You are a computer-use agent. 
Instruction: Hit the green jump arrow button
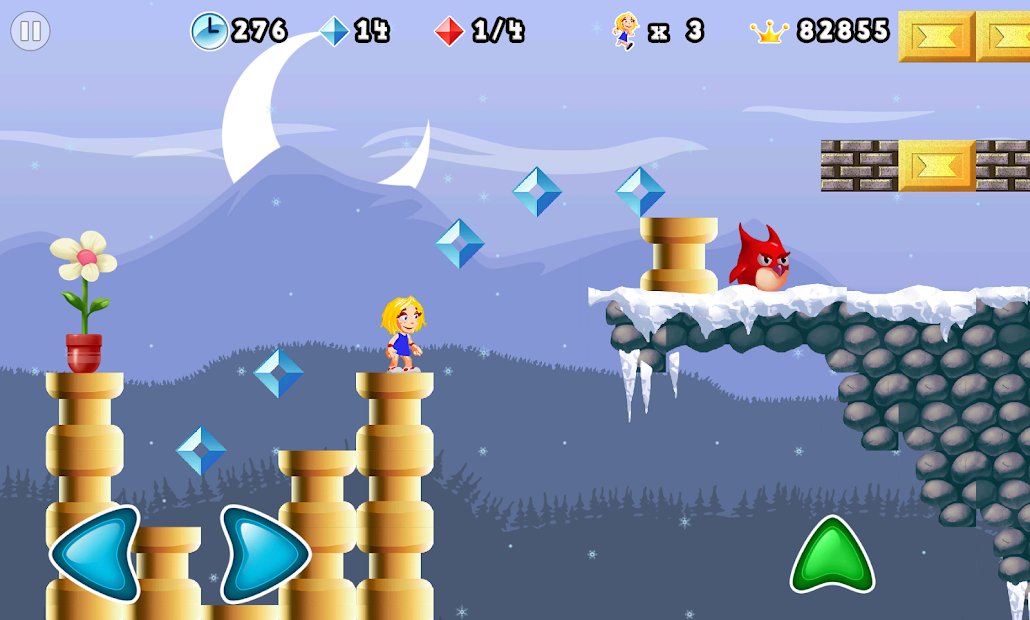pos(832,556)
